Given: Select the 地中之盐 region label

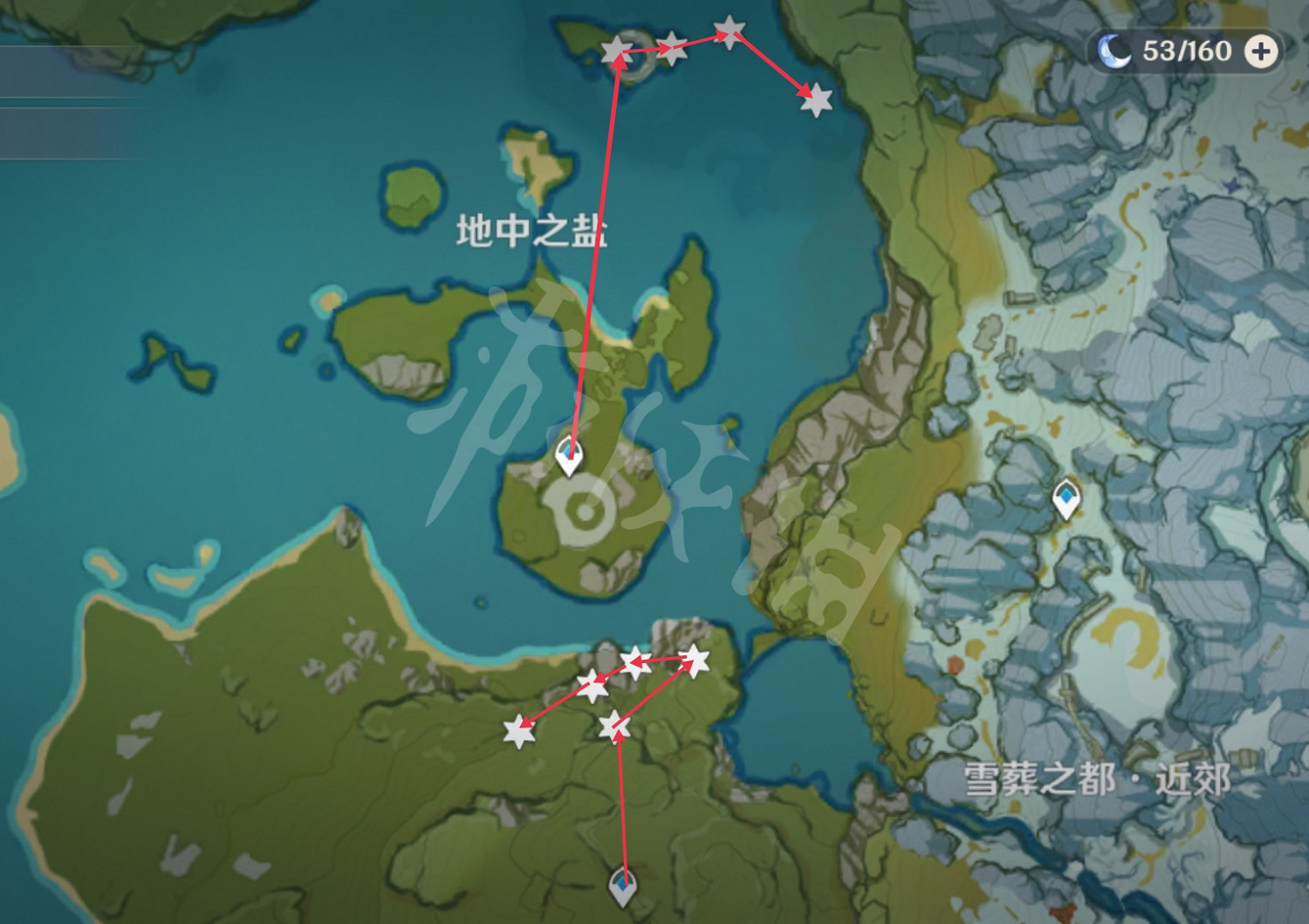Looking at the screenshot, I should click(x=532, y=229).
